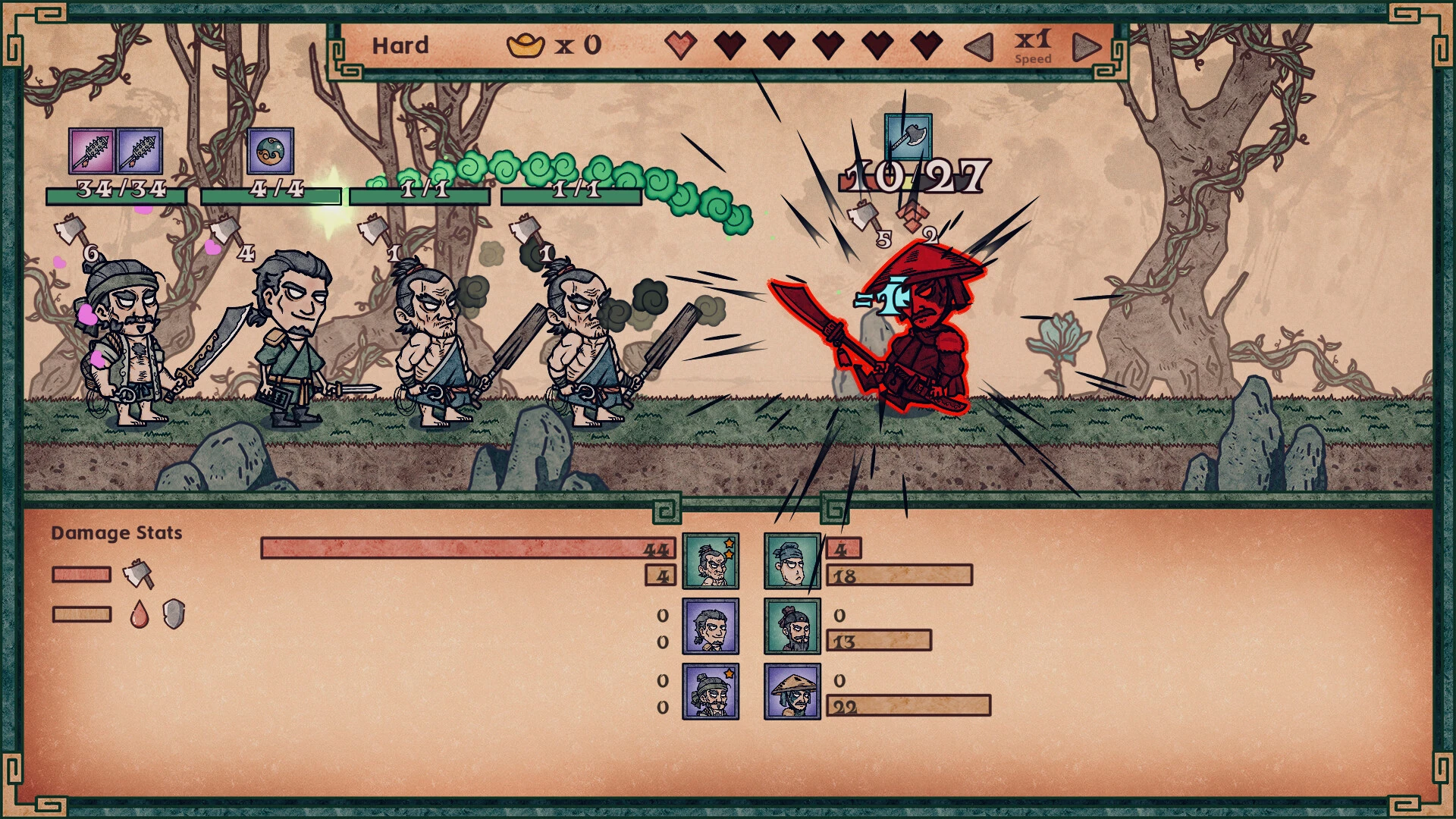Click the axe attack damage legend icon
This screenshot has width=1456, height=819.
[138, 574]
